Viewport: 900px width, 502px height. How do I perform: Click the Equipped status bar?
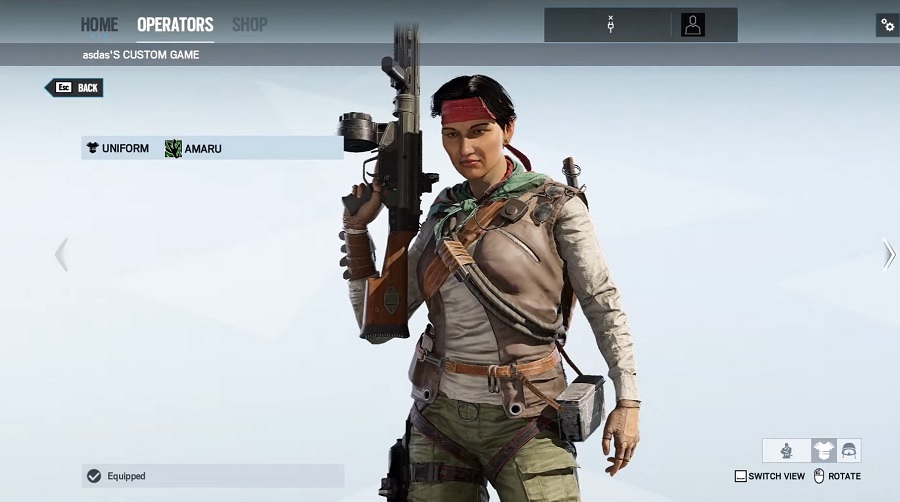pos(213,476)
